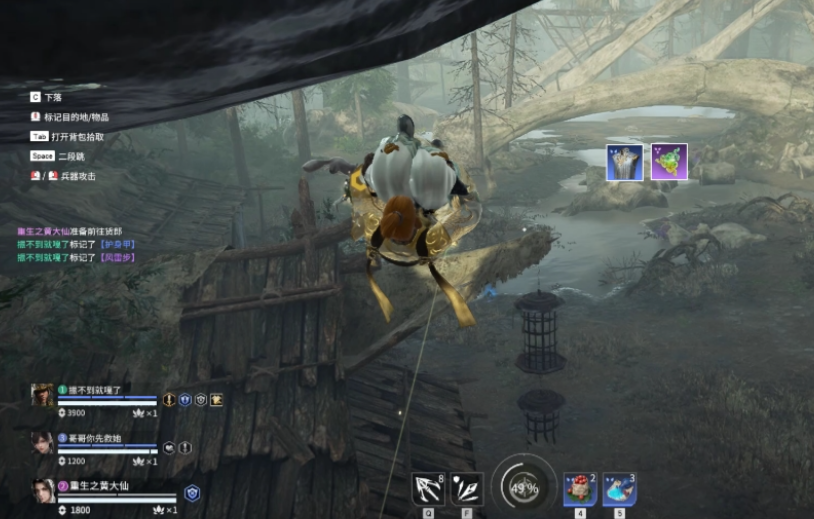Activate the grappling hook skill icon
The height and width of the screenshot is (519, 814).
pyautogui.click(x=428, y=489)
